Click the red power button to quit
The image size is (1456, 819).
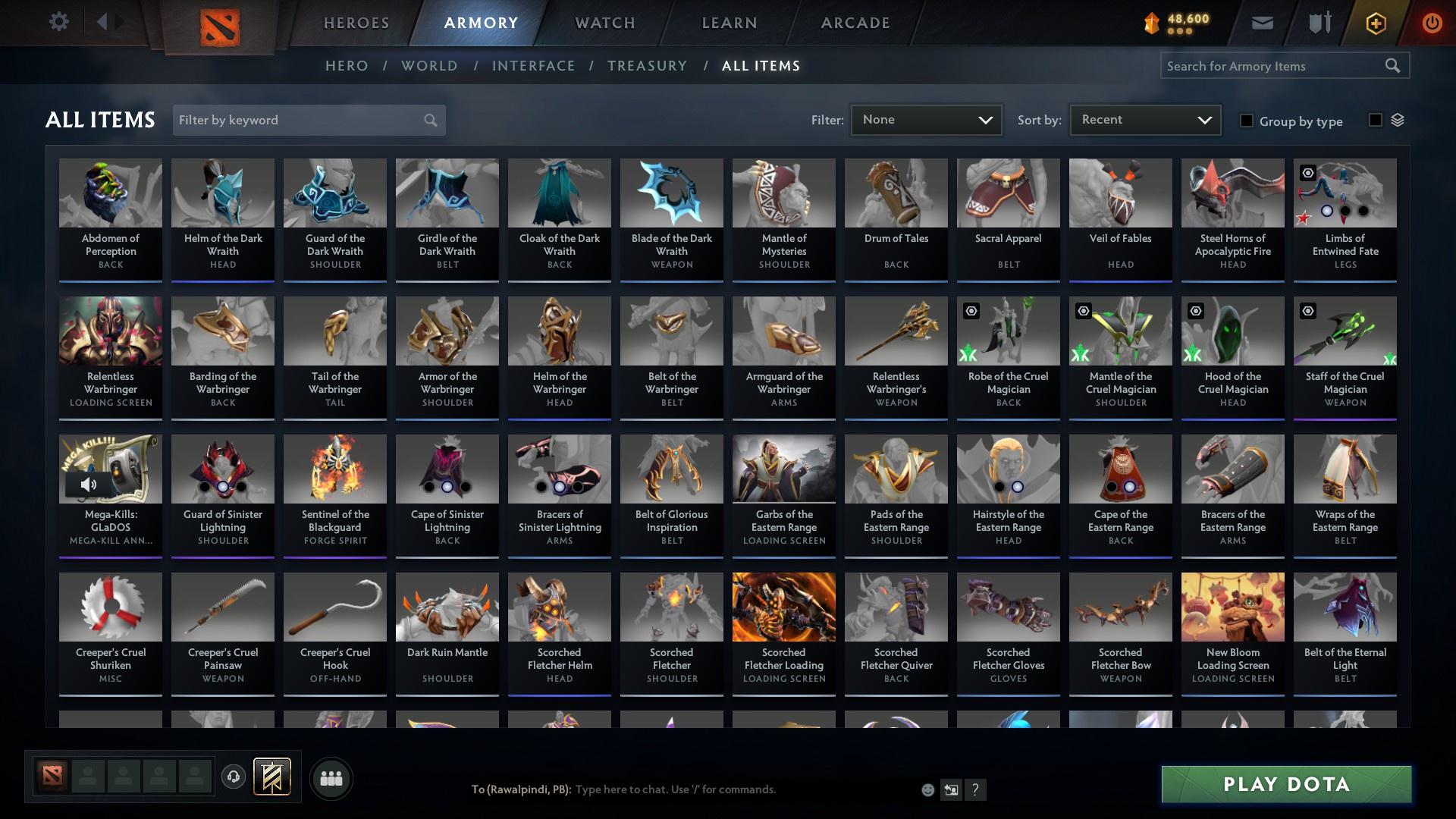click(x=1432, y=22)
